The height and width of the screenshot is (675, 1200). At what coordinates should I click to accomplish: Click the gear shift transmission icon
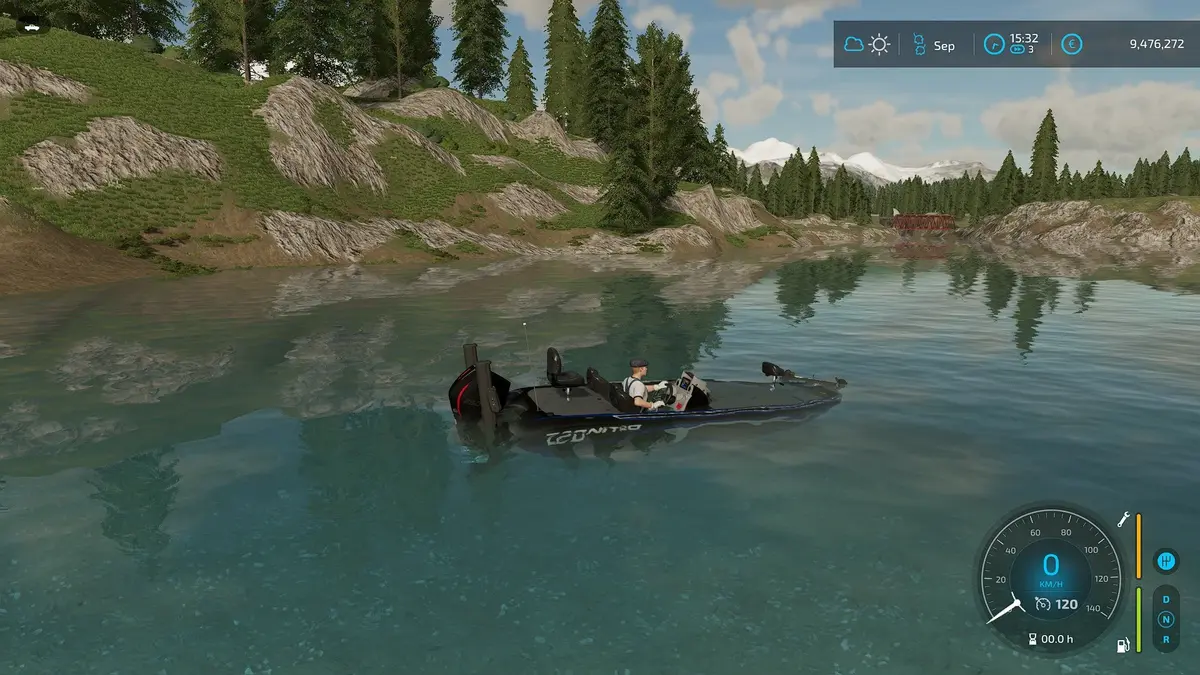point(1165,561)
